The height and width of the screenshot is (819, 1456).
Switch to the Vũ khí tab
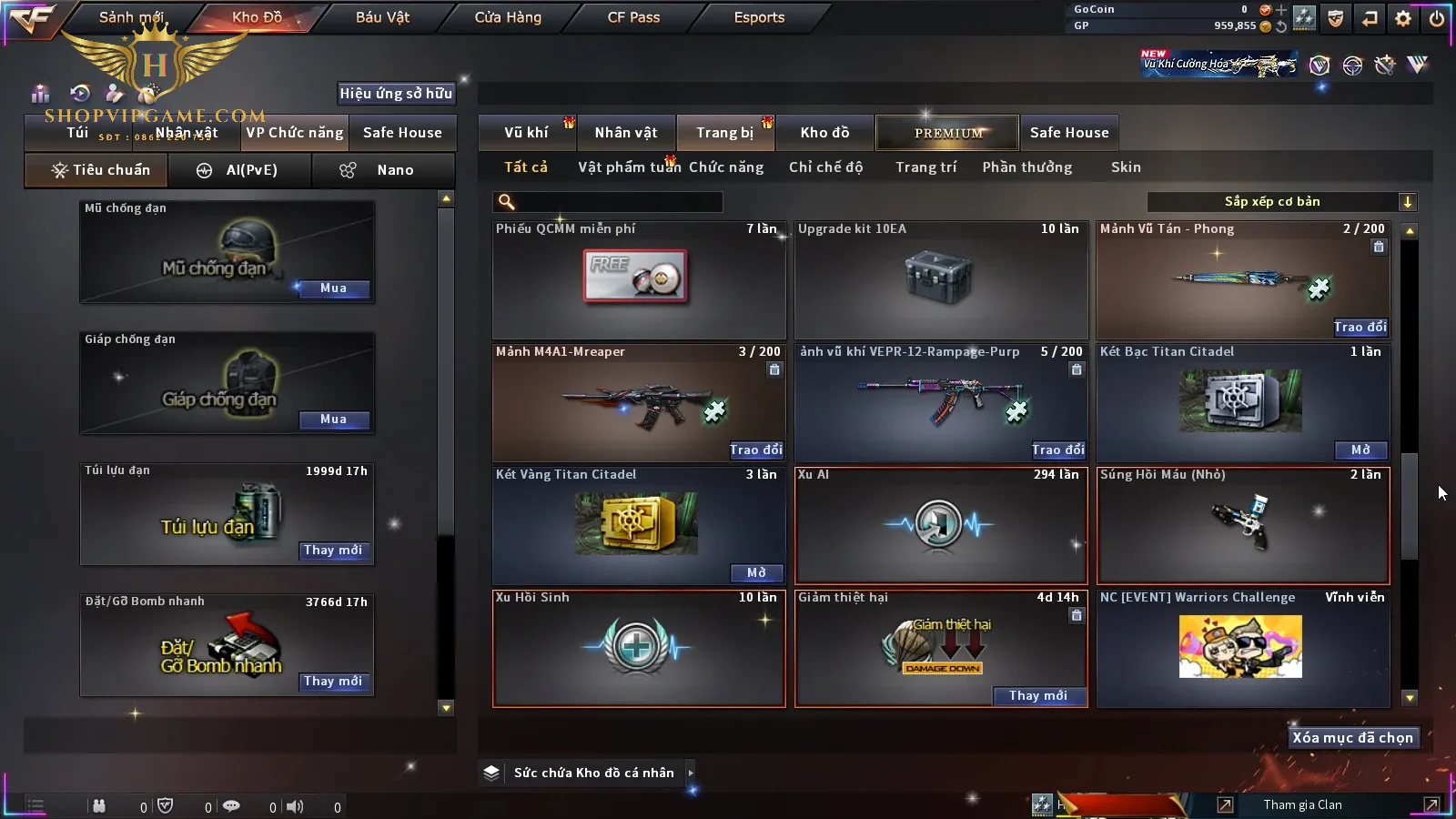pos(526,133)
